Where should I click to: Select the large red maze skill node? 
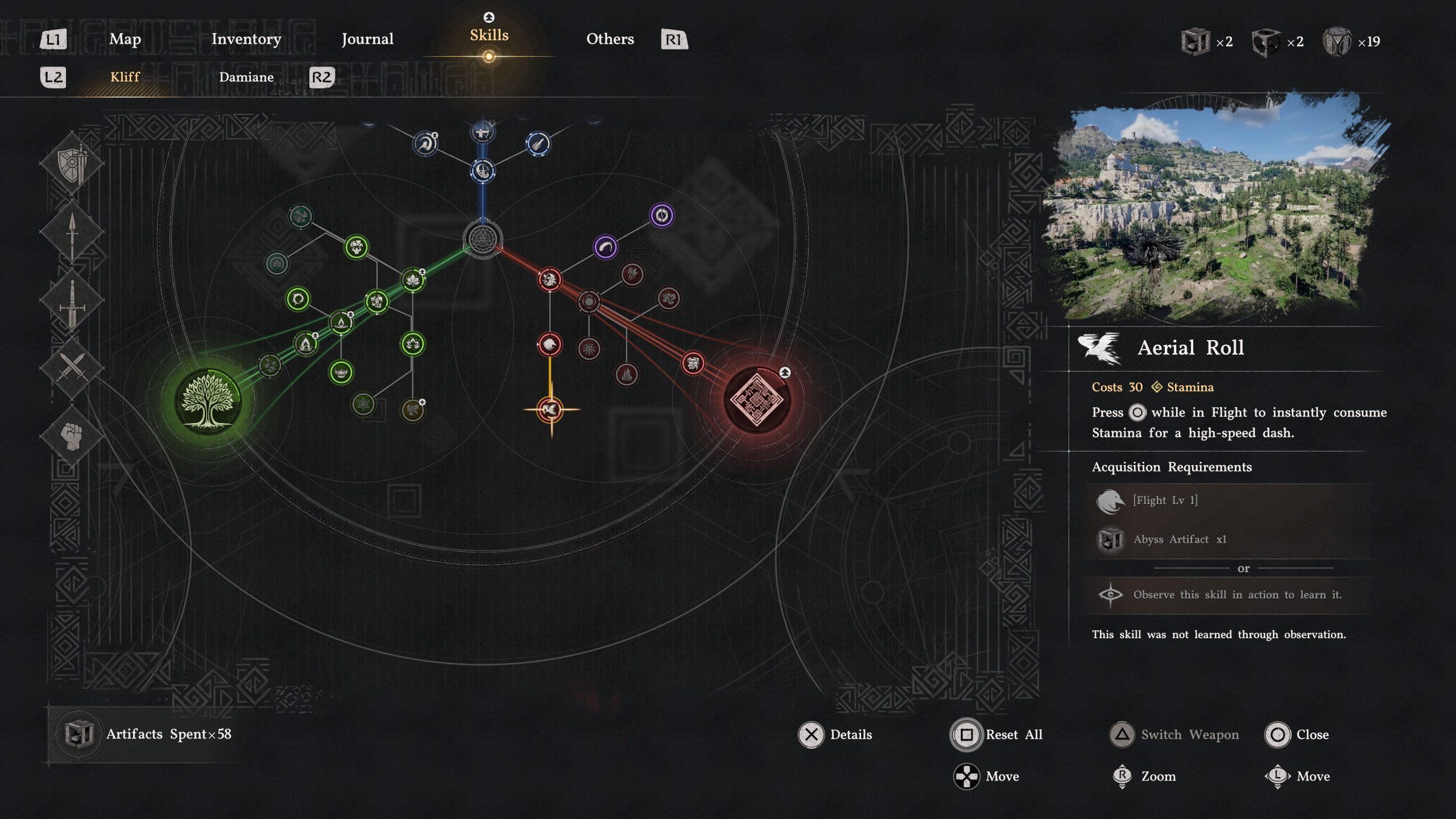point(756,399)
